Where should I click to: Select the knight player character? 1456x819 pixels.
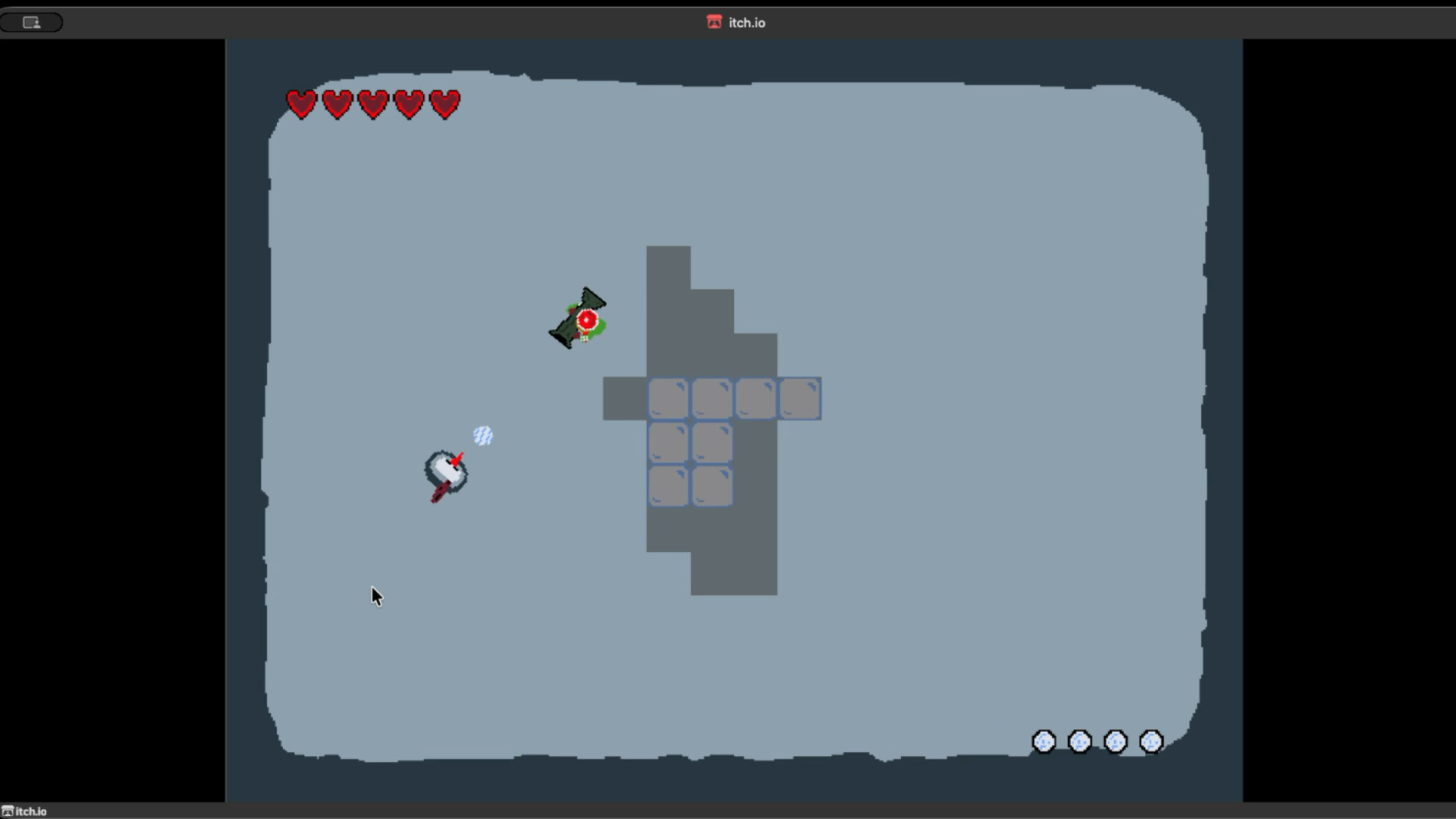pyautogui.click(x=444, y=470)
